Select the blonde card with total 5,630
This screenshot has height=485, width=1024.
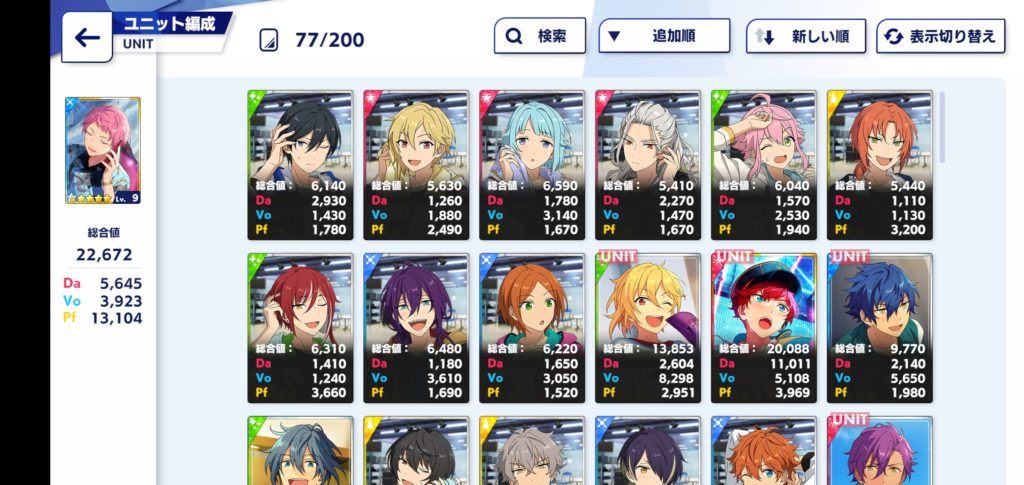point(416,165)
